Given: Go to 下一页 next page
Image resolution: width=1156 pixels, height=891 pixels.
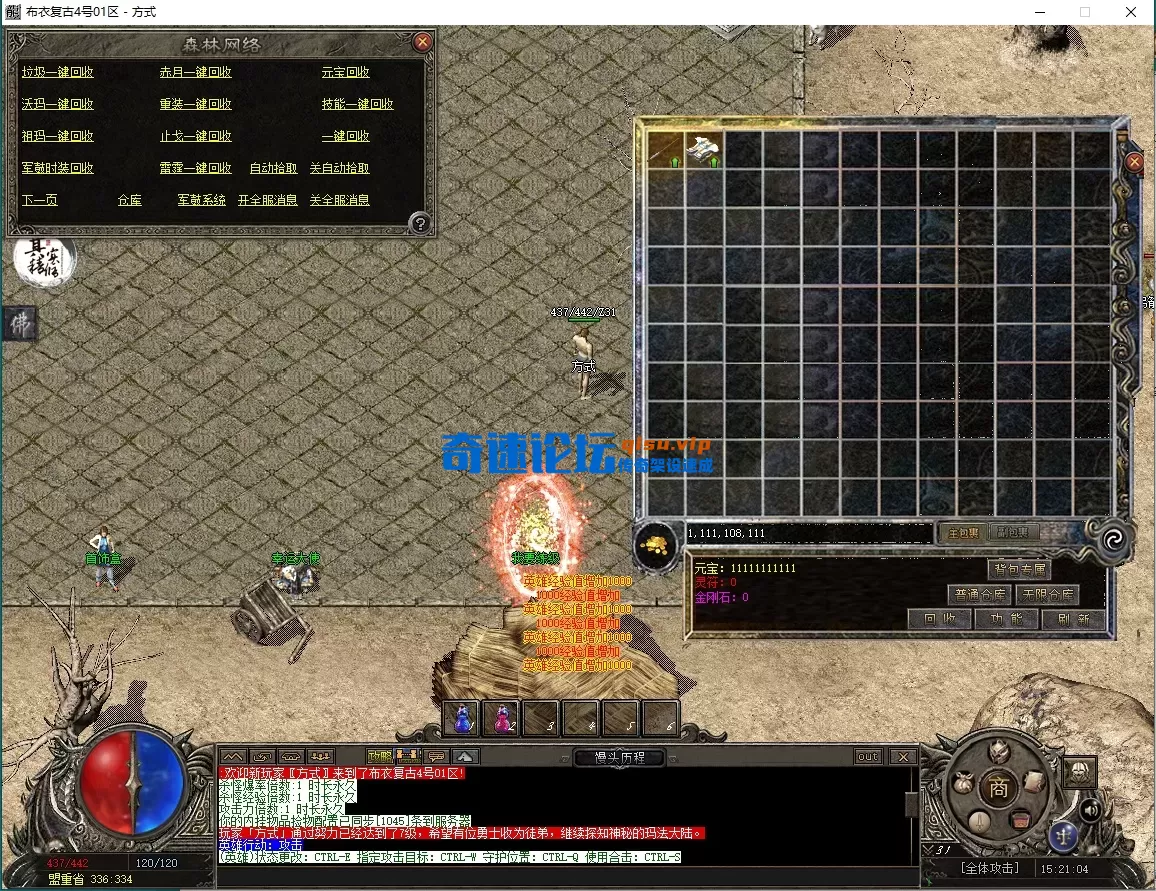Looking at the screenshot, I should click(40, 200).
